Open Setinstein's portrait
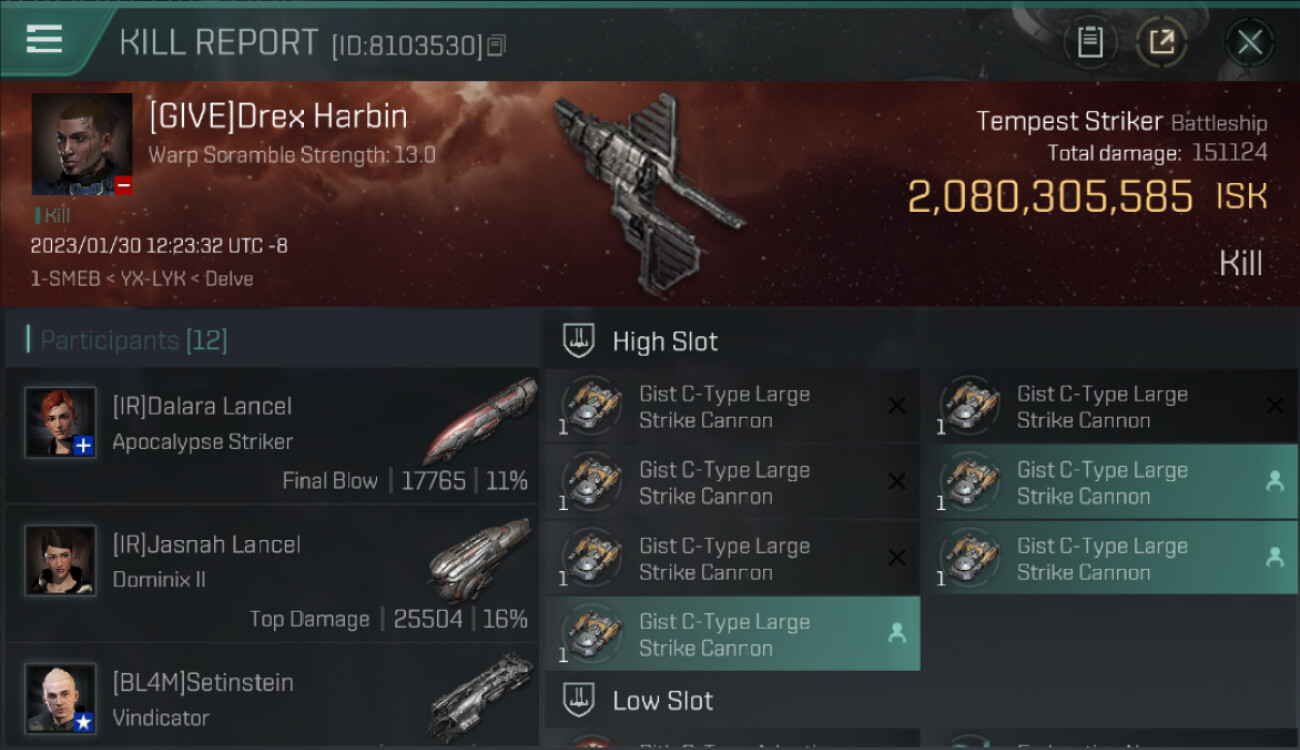 (x=61, y=698)
